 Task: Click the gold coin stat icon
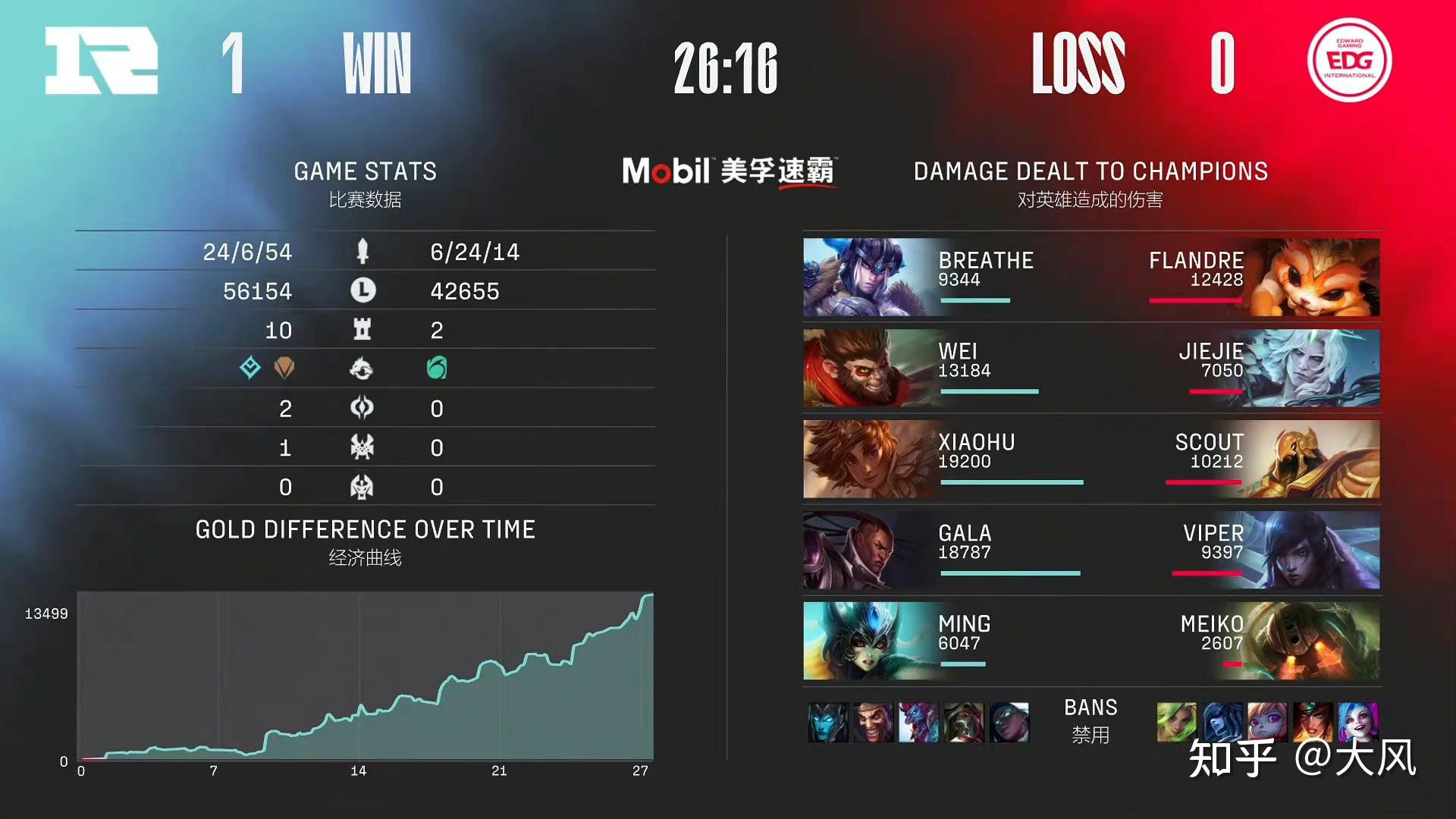(362, 291)
